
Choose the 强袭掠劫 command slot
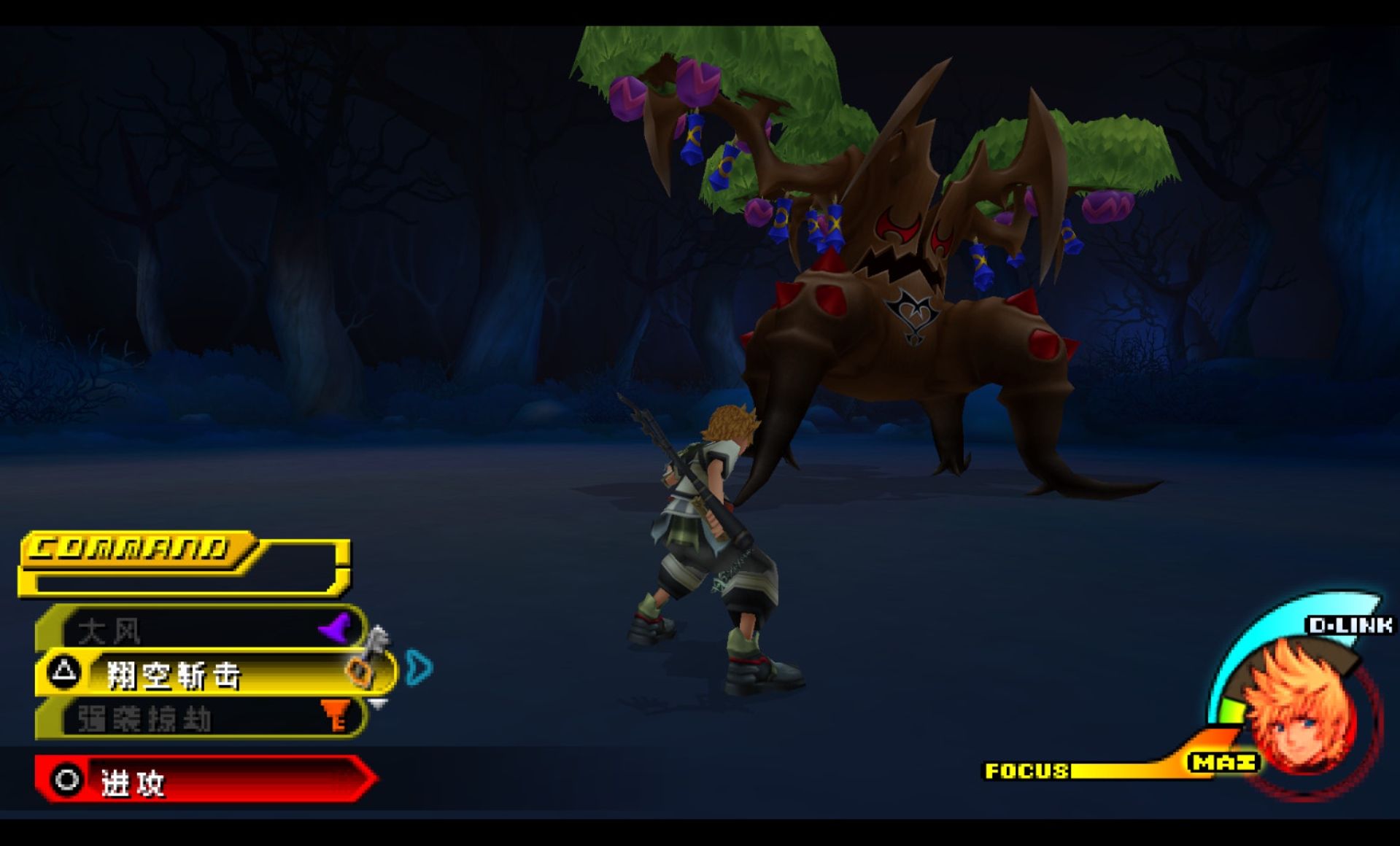(x=201, y=718)
